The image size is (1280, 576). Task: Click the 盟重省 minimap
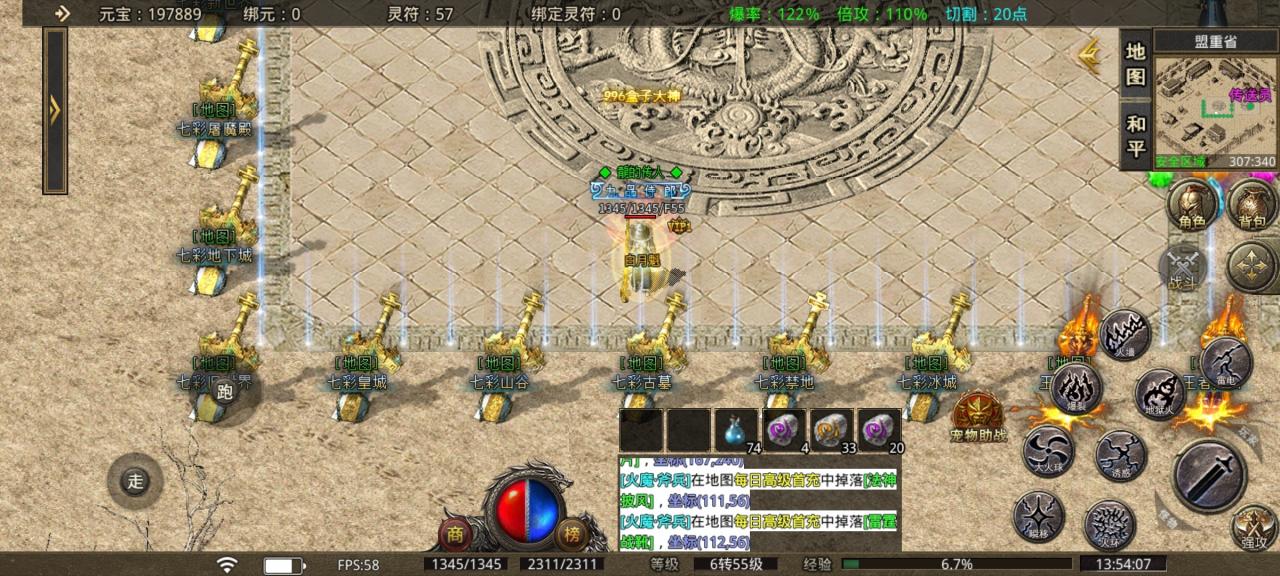coord(1215,106)
